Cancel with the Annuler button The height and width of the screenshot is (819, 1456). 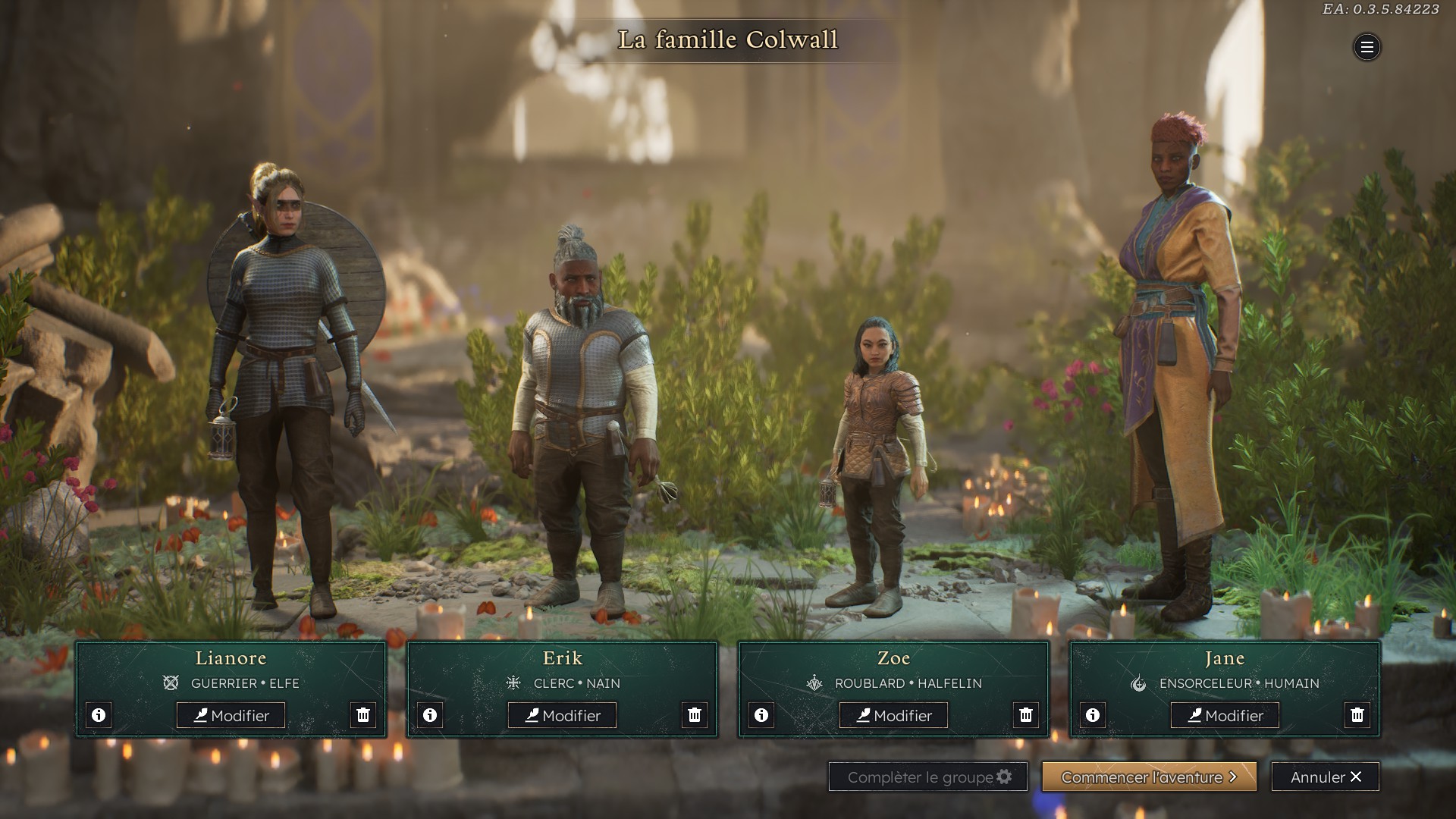tap(1325, 777)
